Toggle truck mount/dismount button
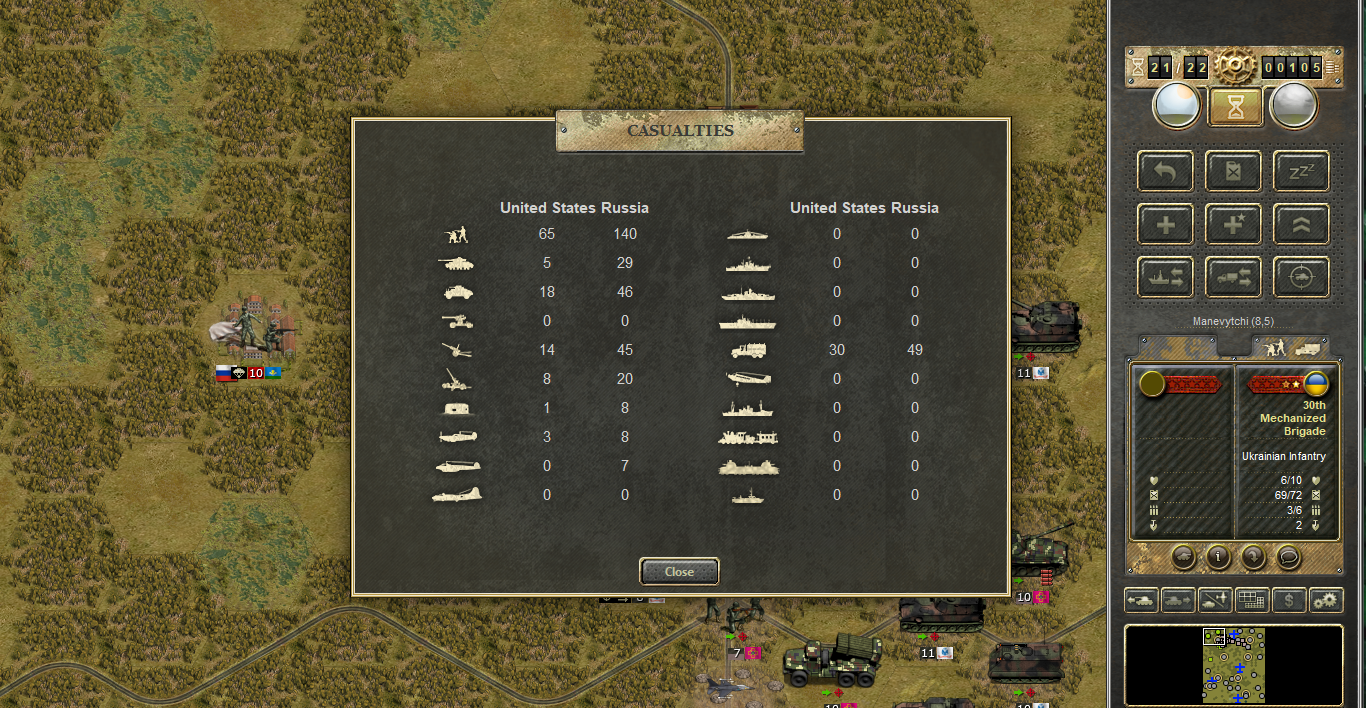The width and height of the screenshot is (1366, 708). point(1233,277)
